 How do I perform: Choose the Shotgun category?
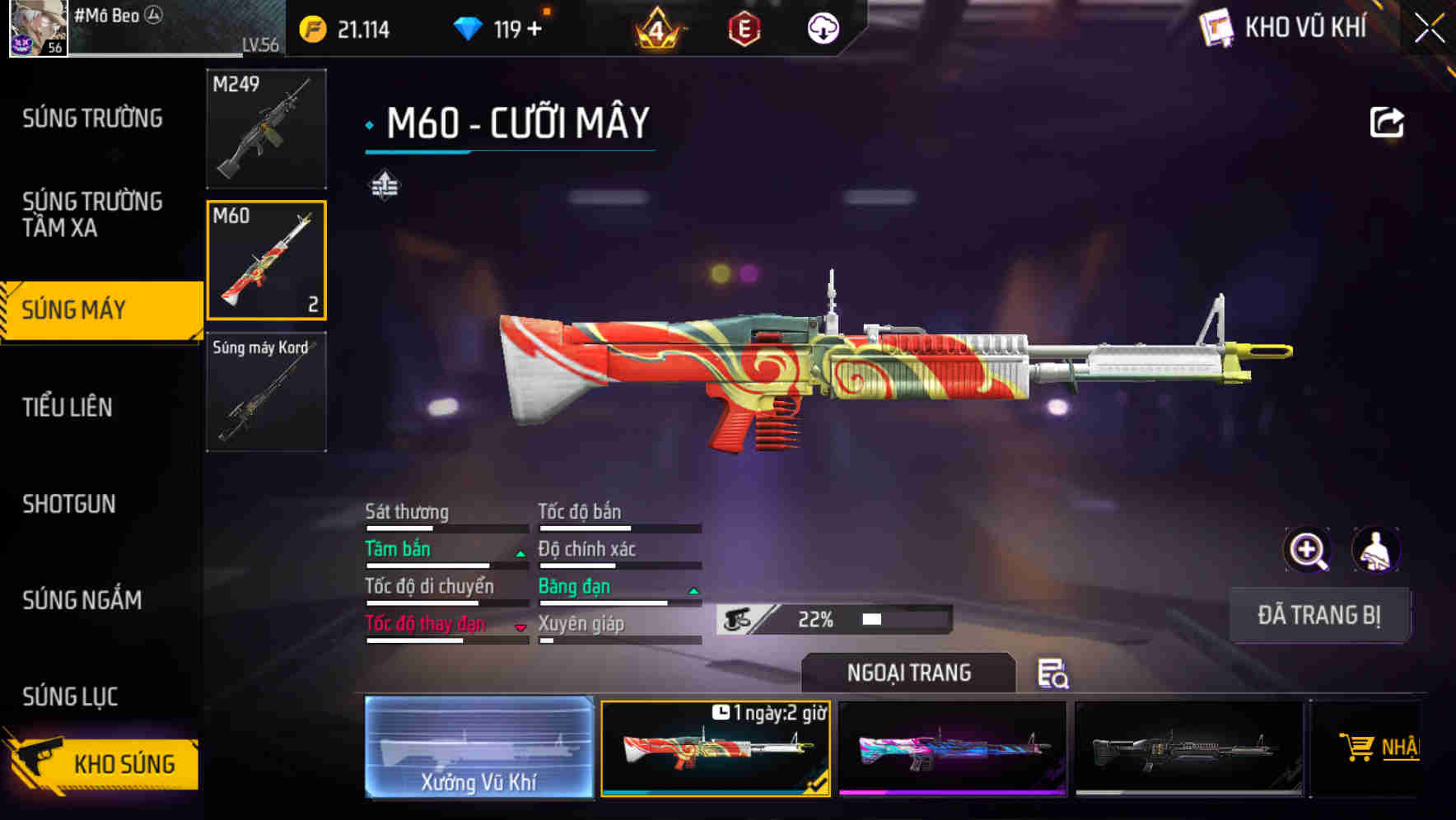point(69,504)
